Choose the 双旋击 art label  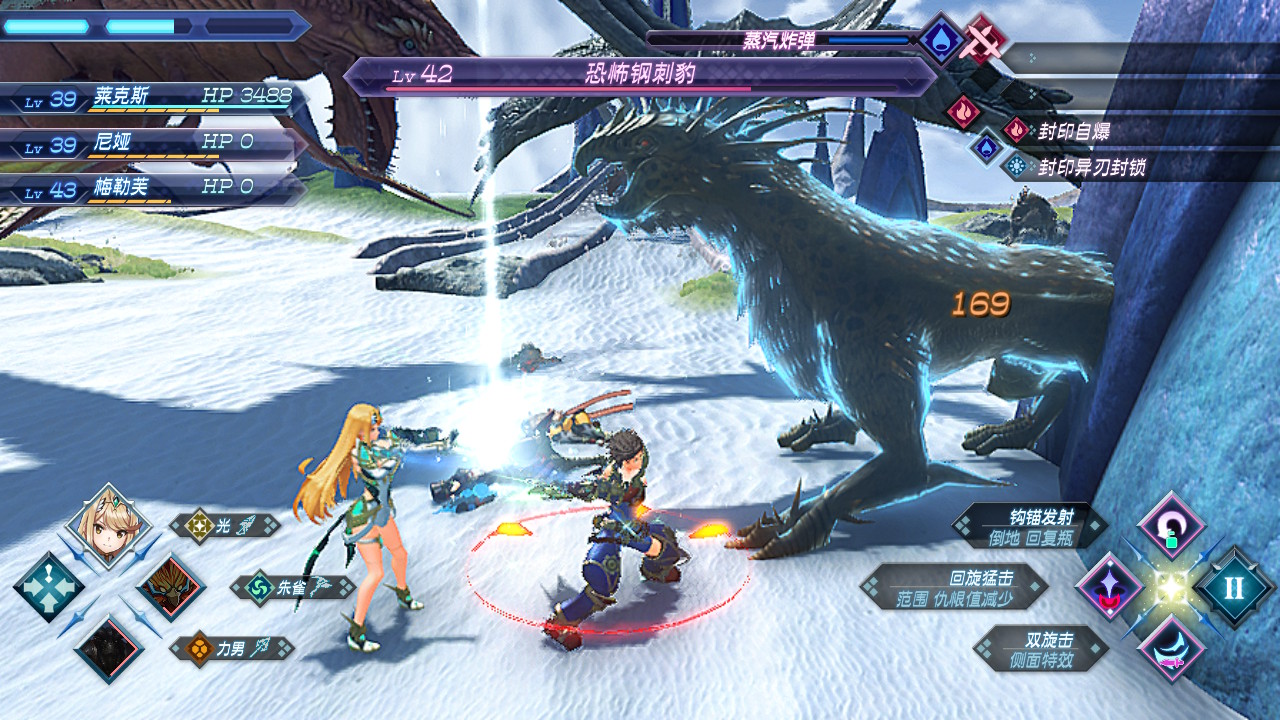[1040, 648]
